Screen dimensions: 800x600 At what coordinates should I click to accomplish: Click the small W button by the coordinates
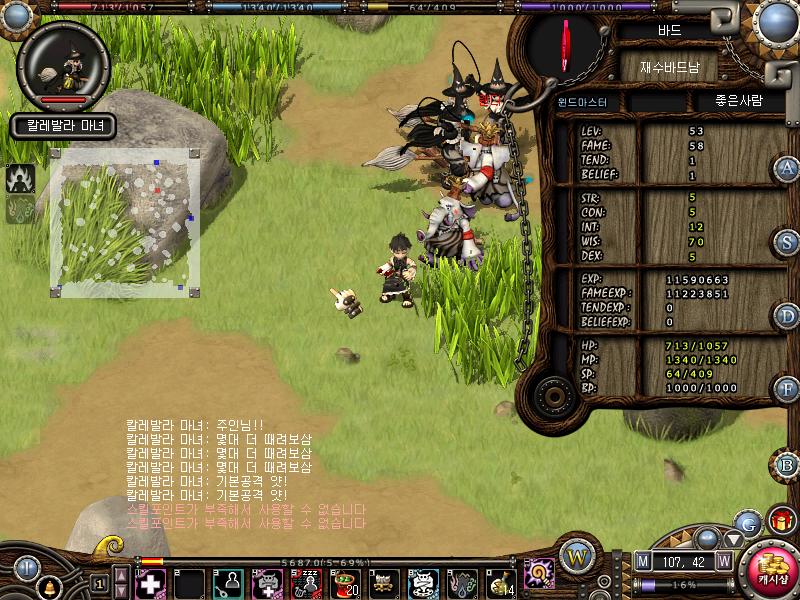[723, 562]
